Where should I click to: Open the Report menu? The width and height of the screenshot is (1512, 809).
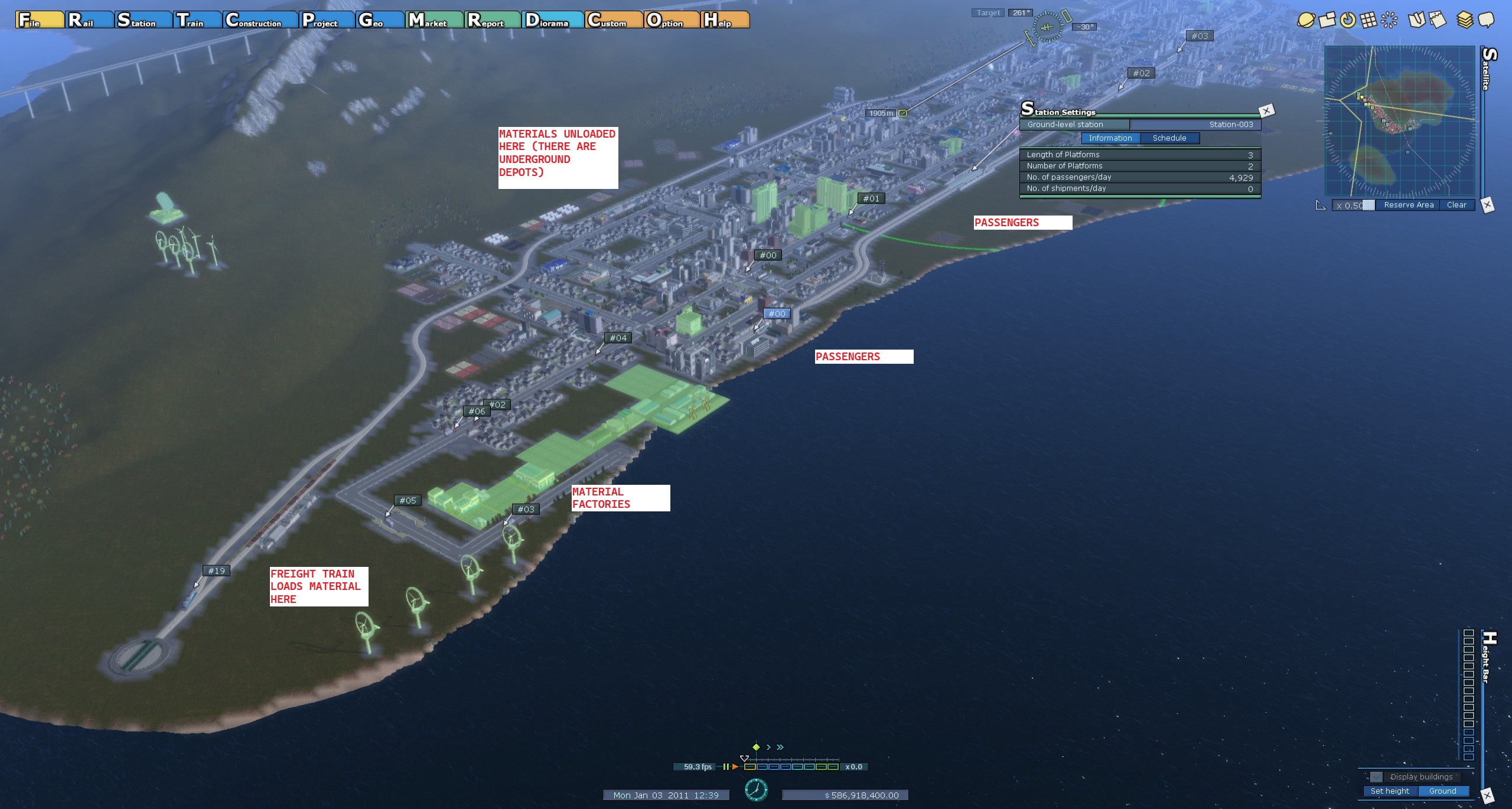492,20
